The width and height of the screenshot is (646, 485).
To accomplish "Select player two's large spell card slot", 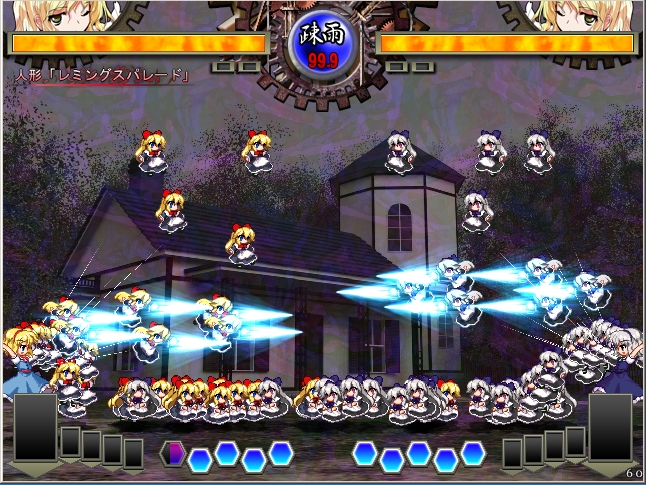I will click(610, 429).
